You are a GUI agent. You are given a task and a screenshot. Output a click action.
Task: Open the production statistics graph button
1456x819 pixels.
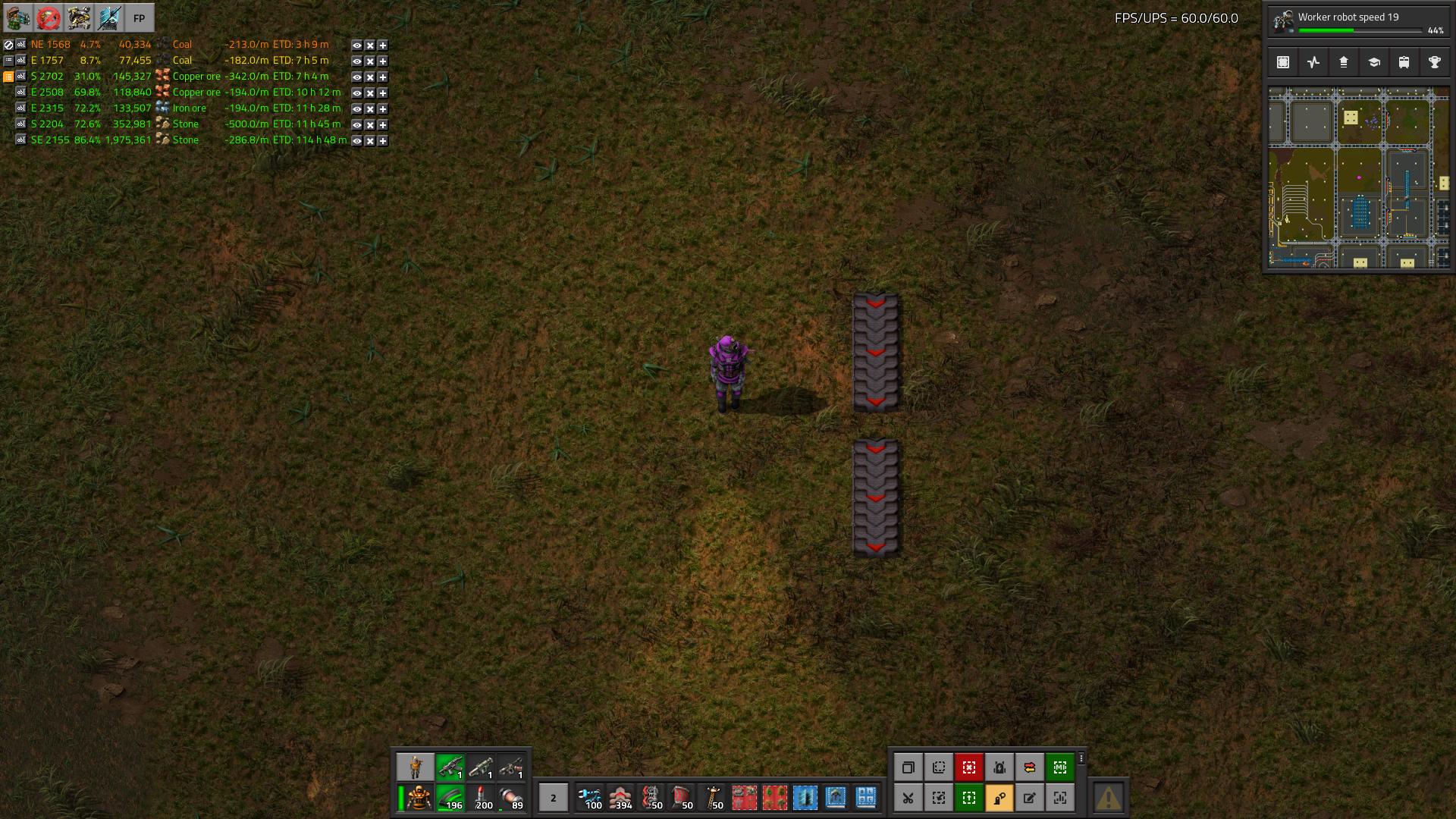1313,63
